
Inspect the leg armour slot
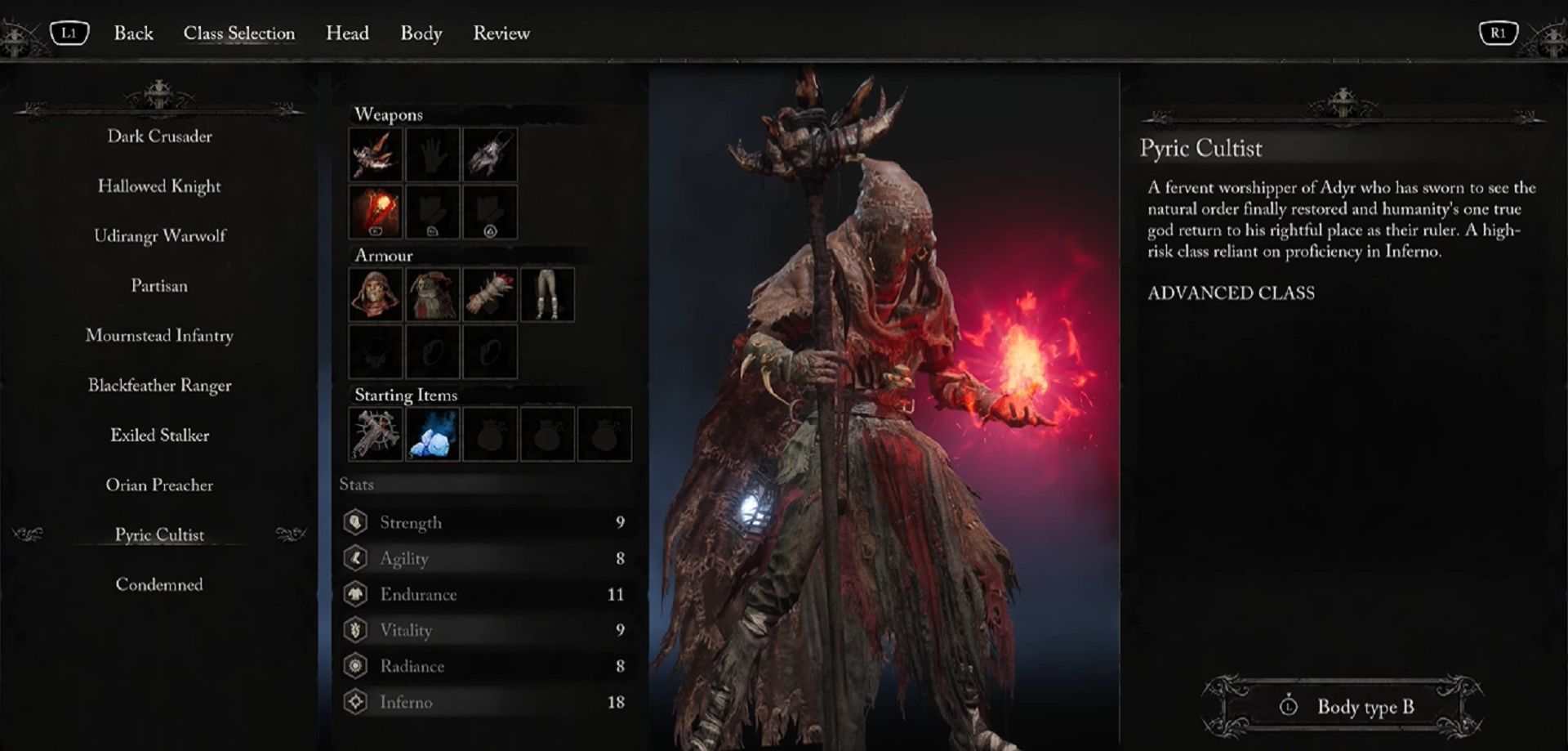point(547,294)
